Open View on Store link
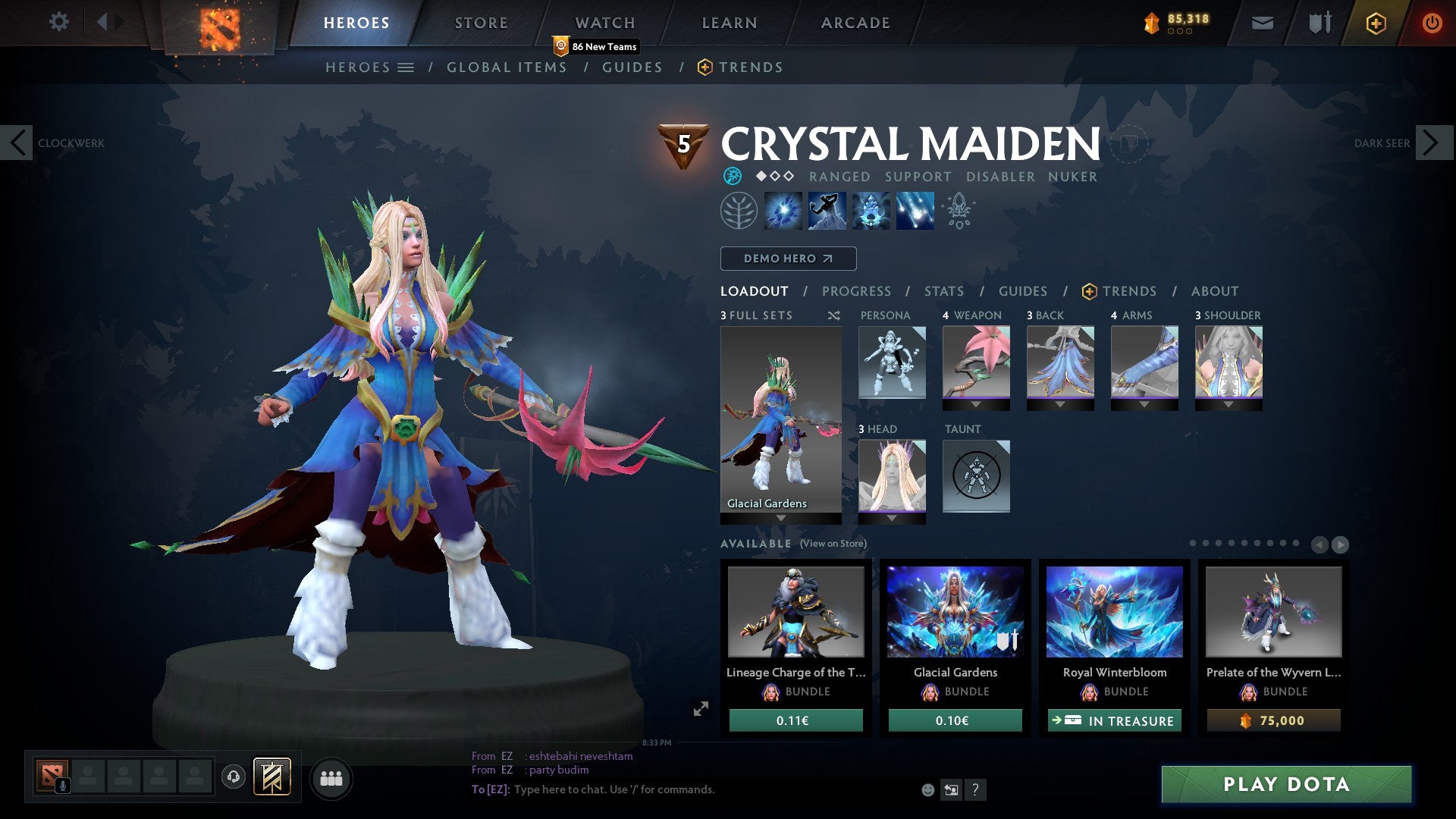Screen dimensions: 1456x819 coord(835,544)
